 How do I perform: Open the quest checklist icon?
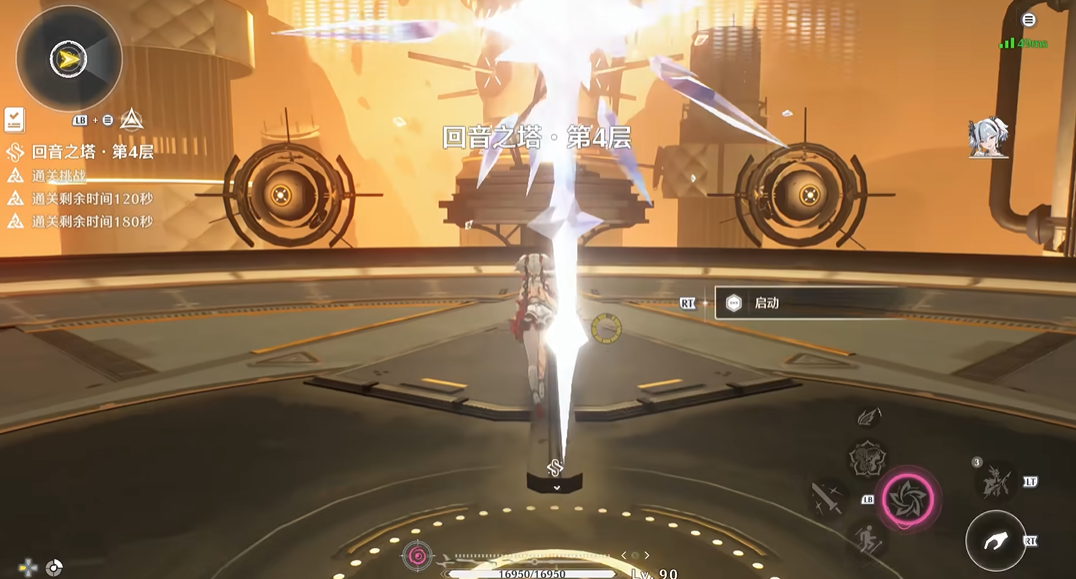14,120
